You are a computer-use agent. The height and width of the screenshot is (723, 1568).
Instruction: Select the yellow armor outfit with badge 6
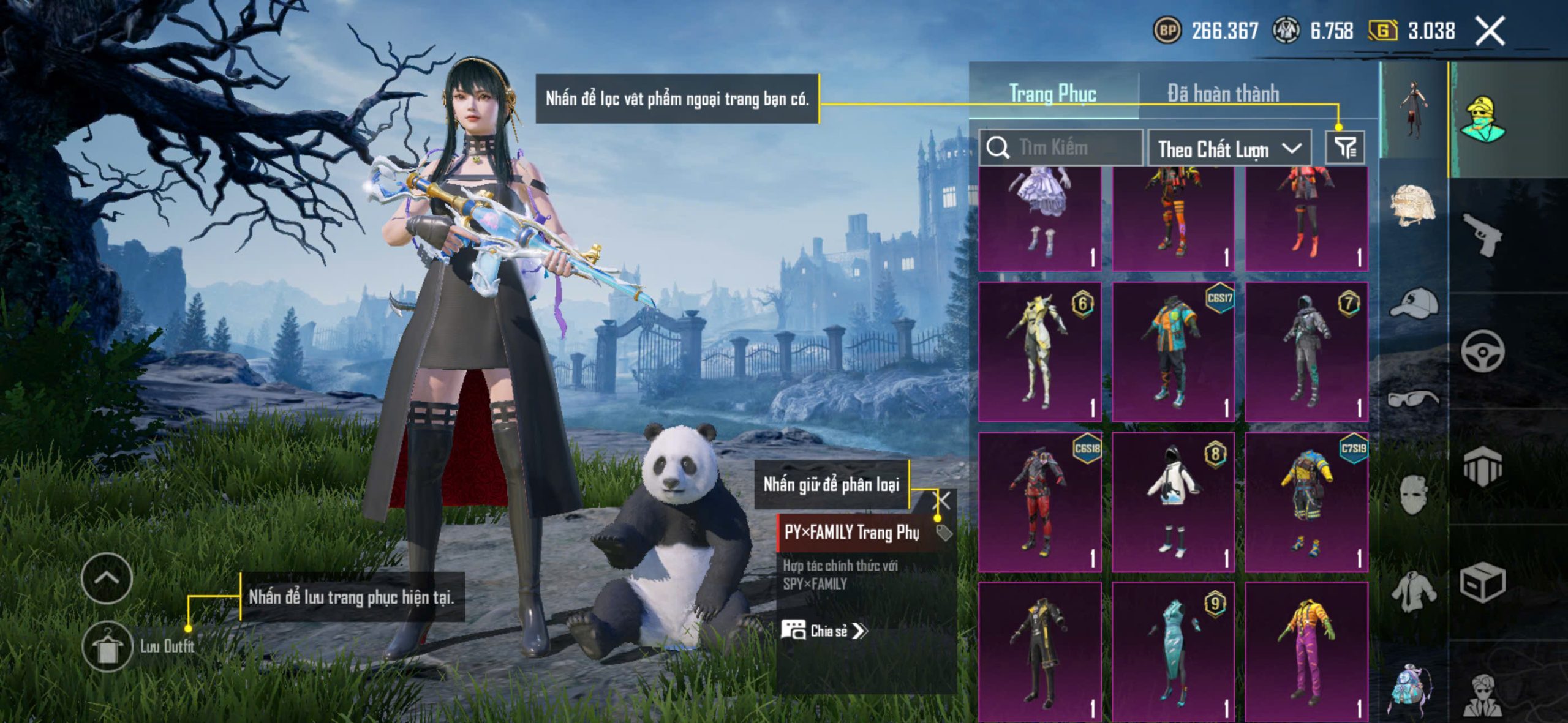point(1039,352)
